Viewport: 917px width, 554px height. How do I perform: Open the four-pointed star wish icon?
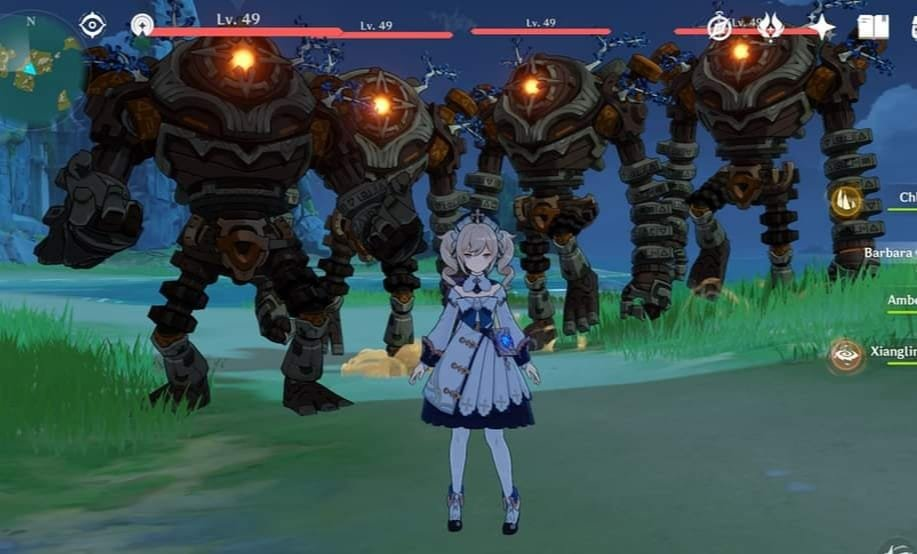click(x=822, y=27)
